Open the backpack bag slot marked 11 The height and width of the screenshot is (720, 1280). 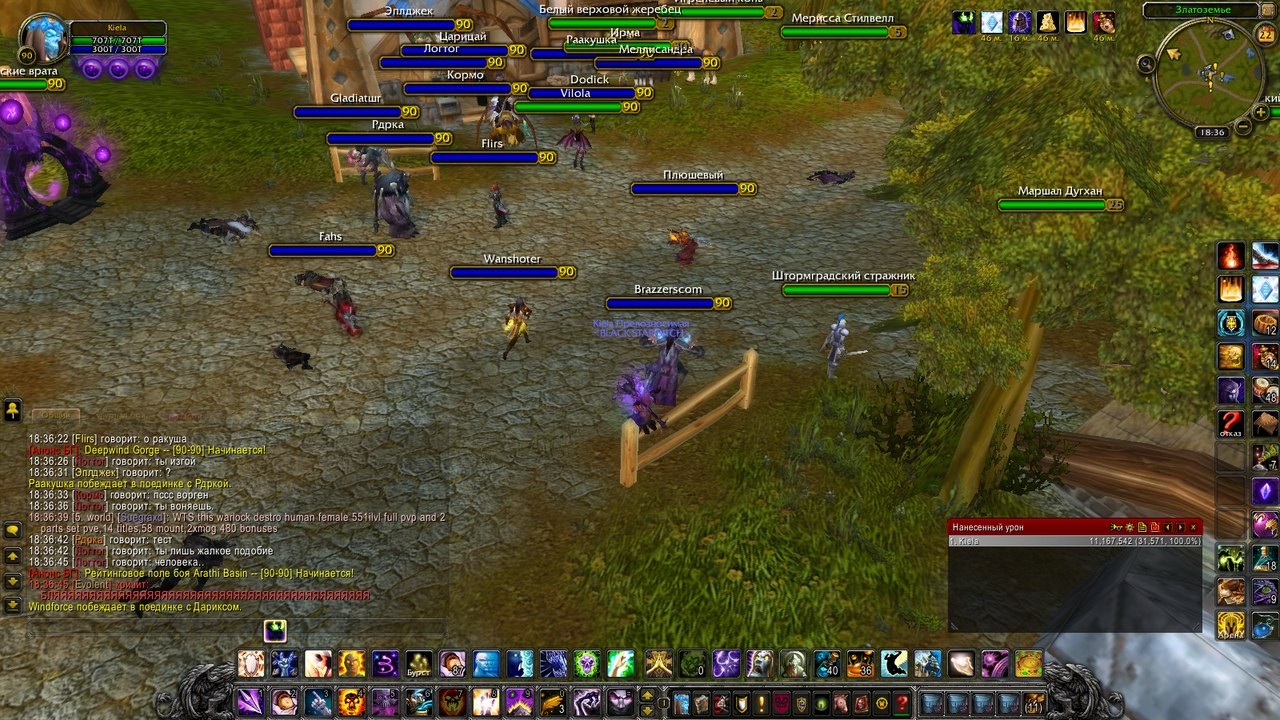pyautogui.click(x=1034, y=702)
